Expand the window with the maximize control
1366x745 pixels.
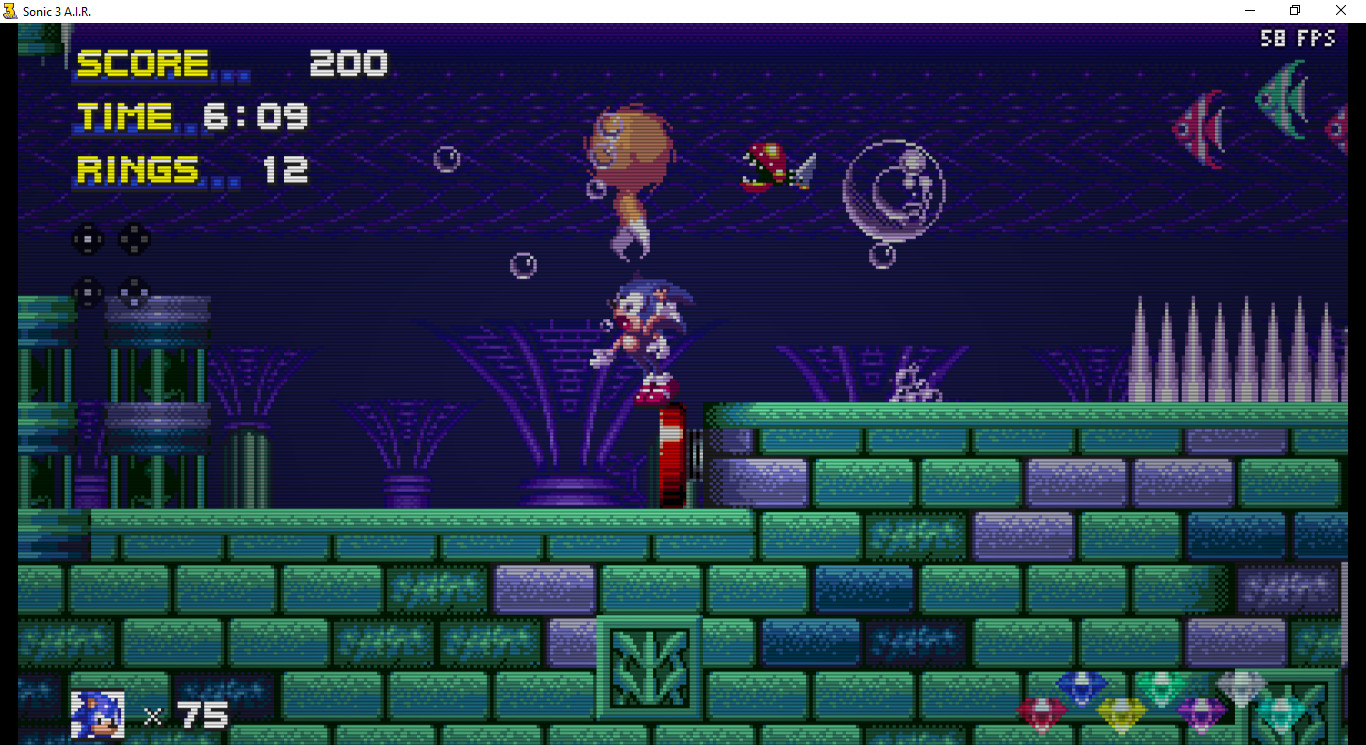click(1294, 10)
